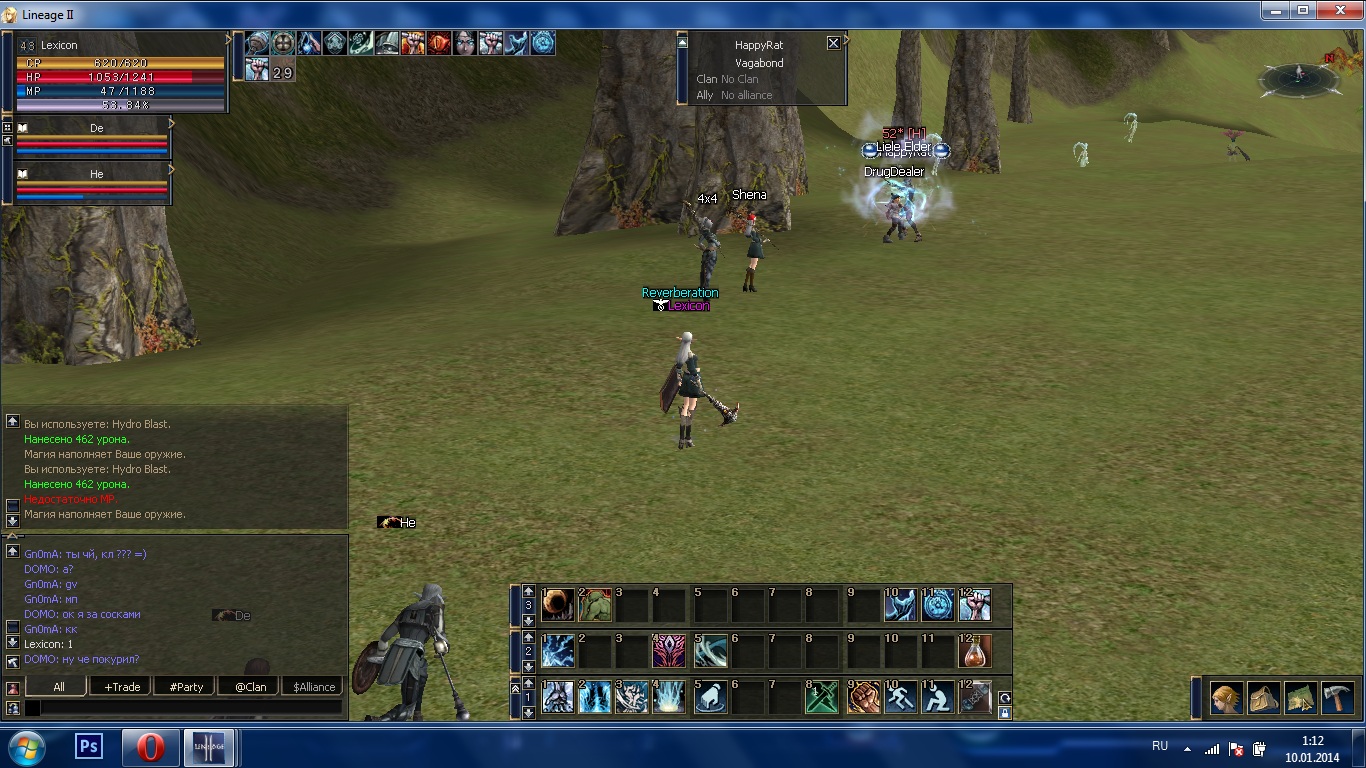
Task: Use the potion in hotbar two
Action: tap(975, 652)
